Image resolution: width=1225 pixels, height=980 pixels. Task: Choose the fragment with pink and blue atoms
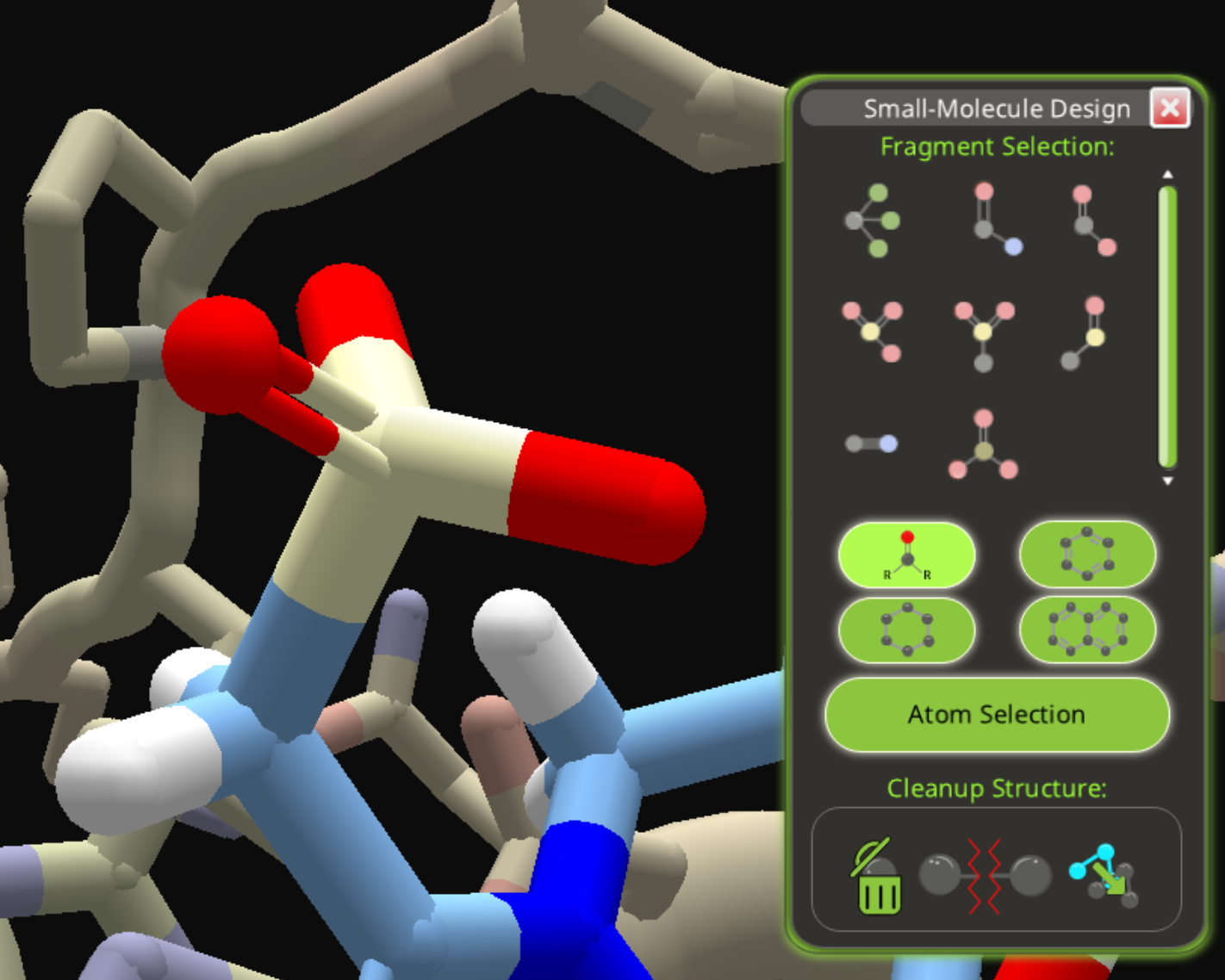(995, 219)
